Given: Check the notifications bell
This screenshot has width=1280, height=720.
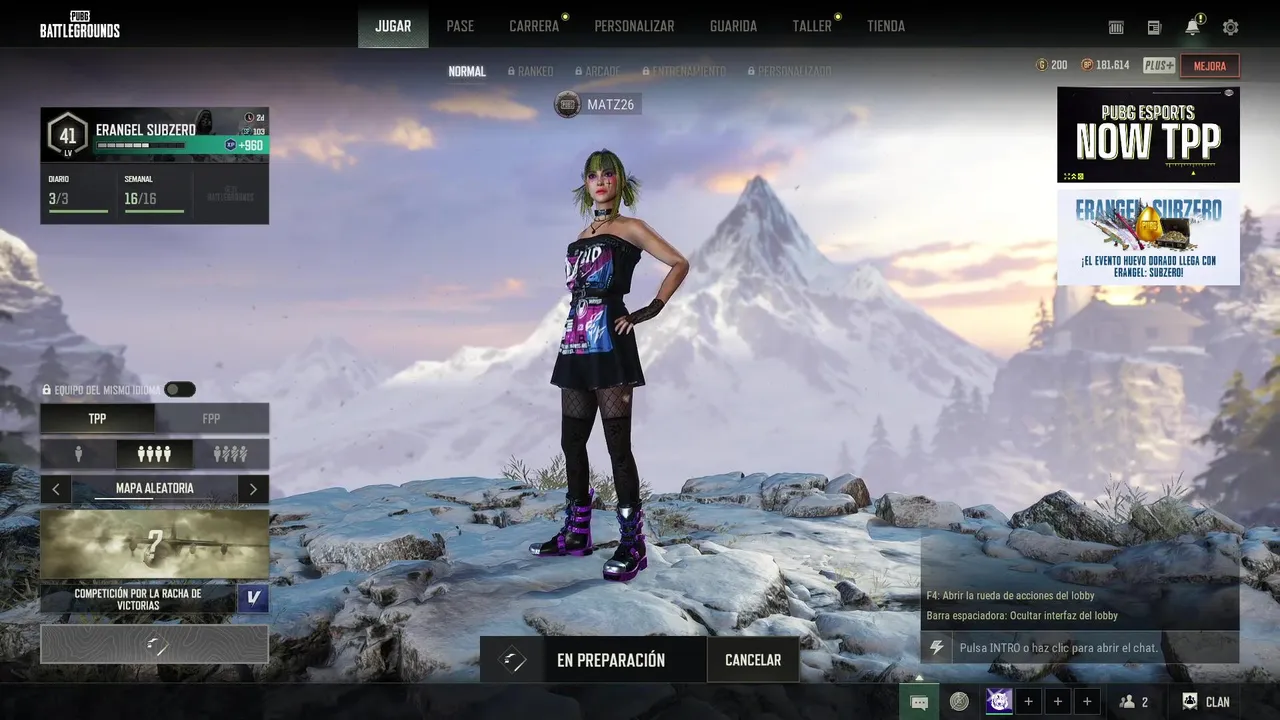Looking at the screenshot, I should point(1192,27).
